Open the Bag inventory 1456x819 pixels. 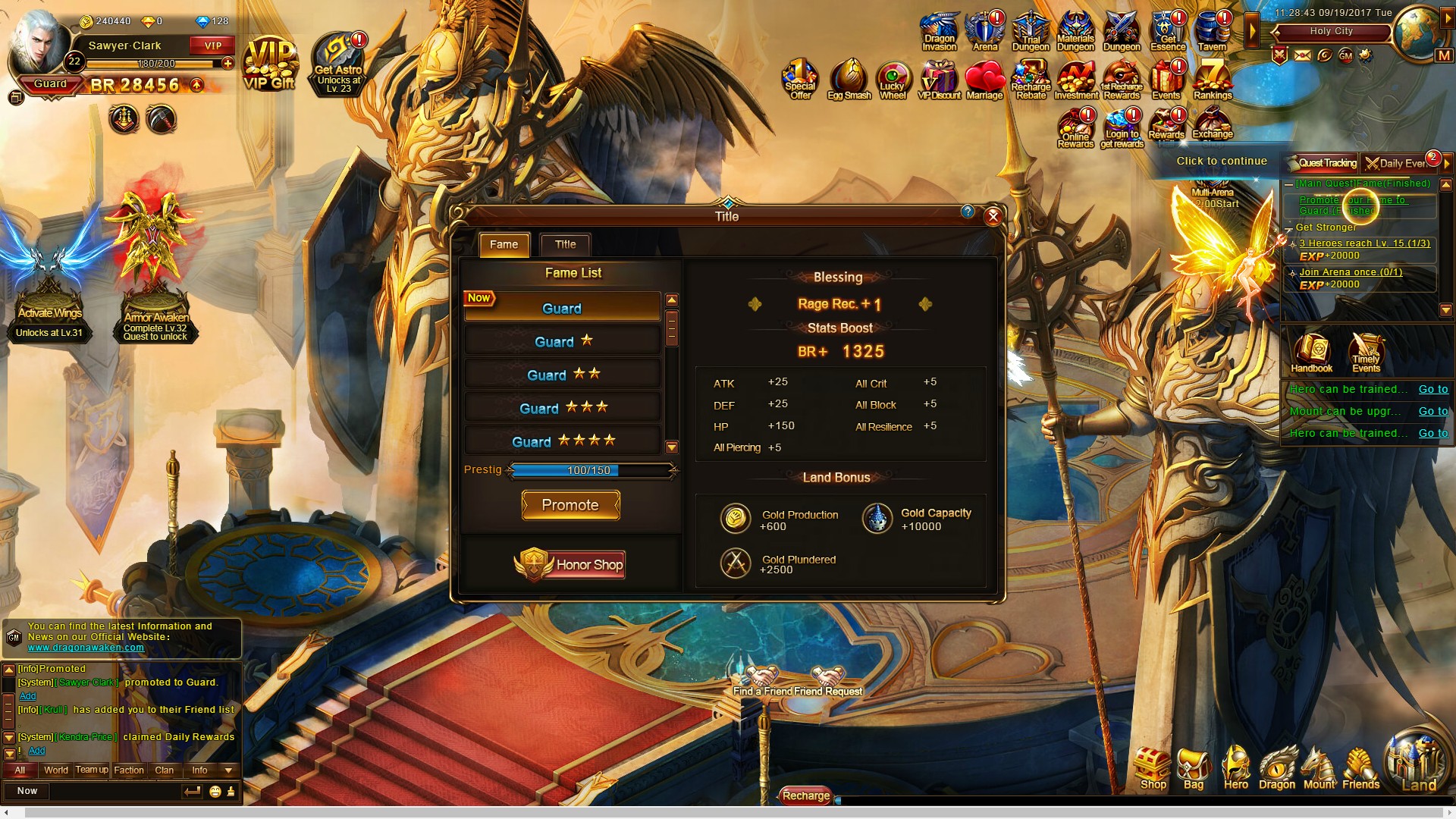coord(1194,770)
